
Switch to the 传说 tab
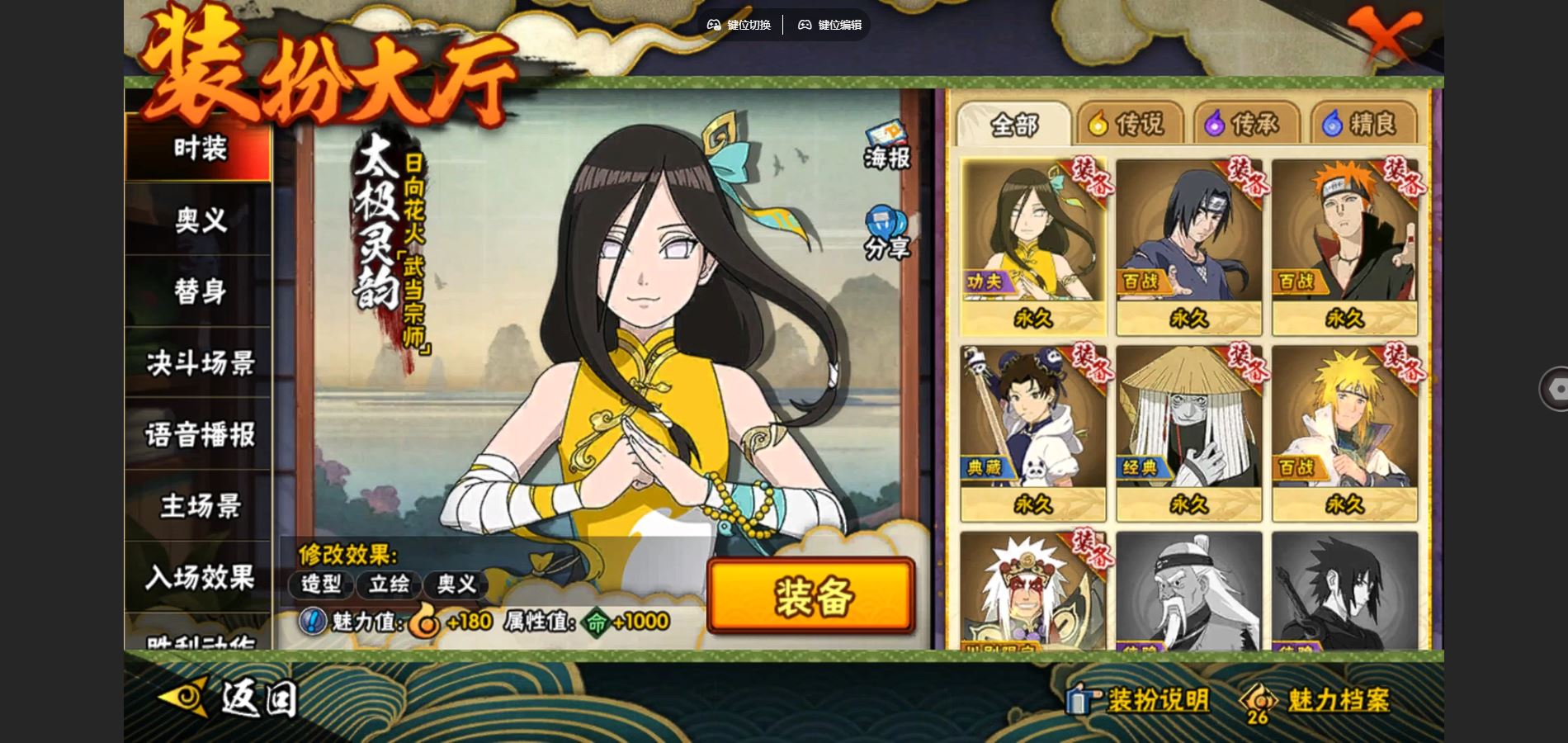click(x=1128, y=125)
